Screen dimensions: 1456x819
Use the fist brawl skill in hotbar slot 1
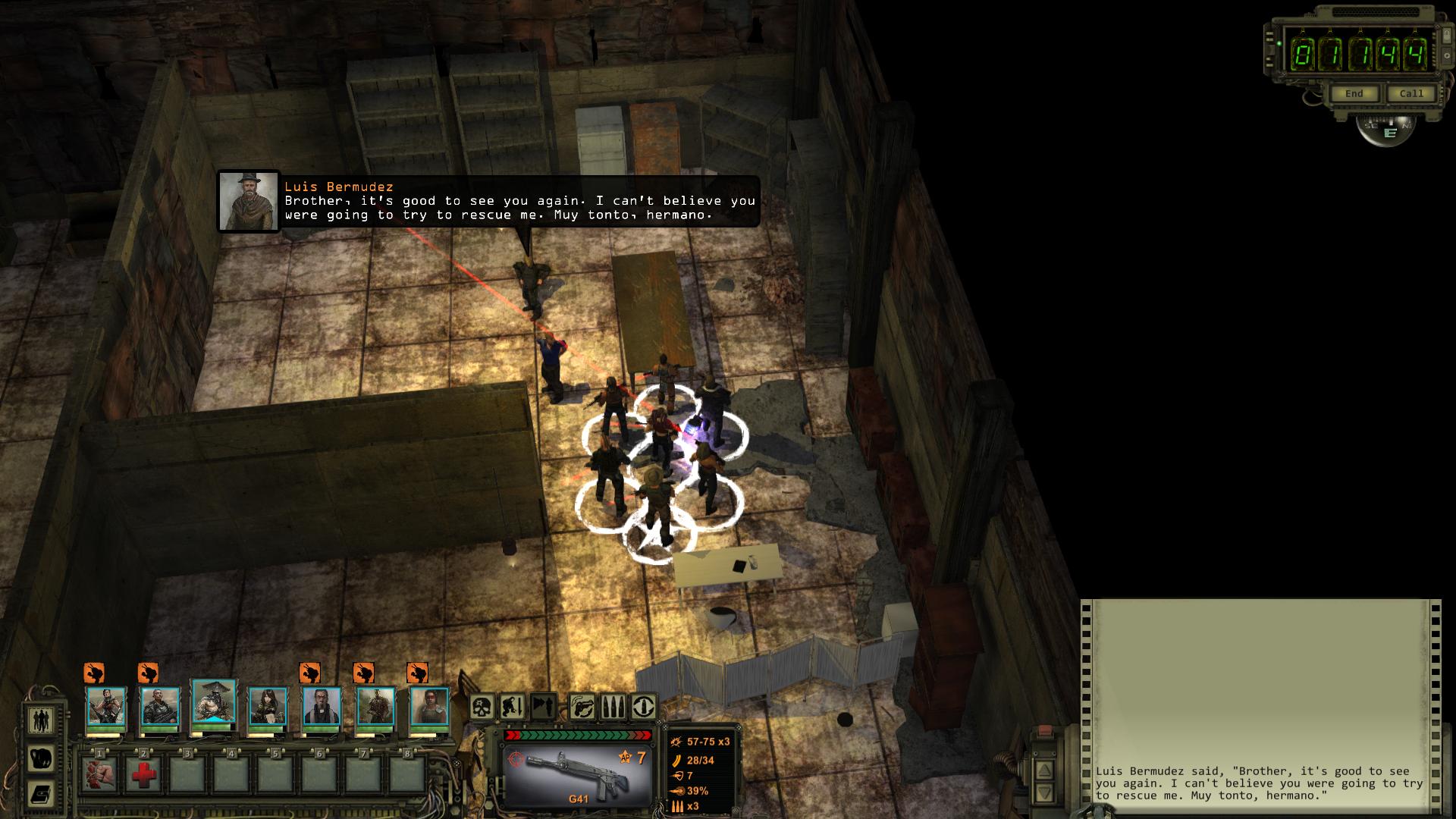(99, 774)
